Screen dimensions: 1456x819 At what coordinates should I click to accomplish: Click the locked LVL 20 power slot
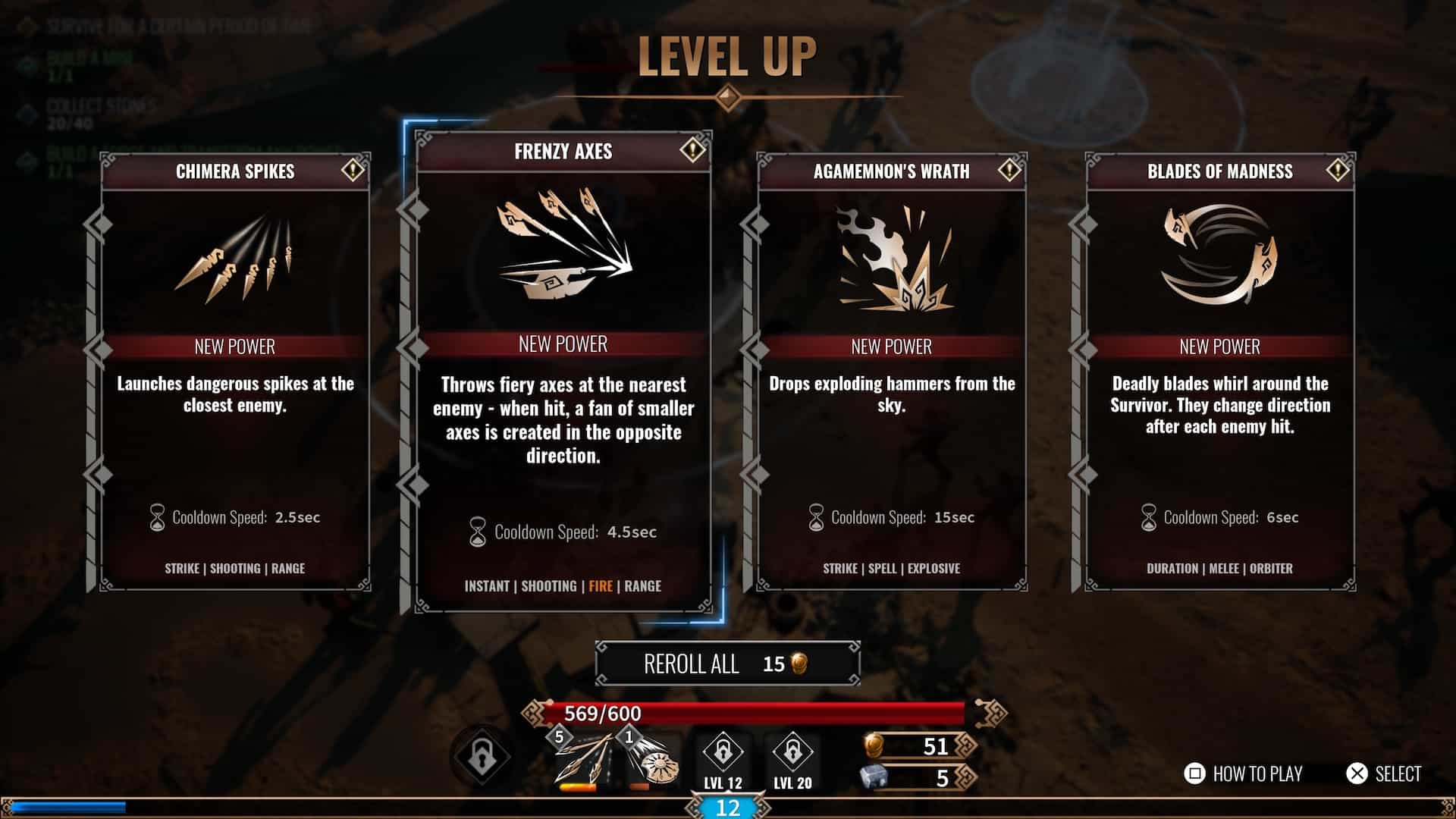coord(792,758)
